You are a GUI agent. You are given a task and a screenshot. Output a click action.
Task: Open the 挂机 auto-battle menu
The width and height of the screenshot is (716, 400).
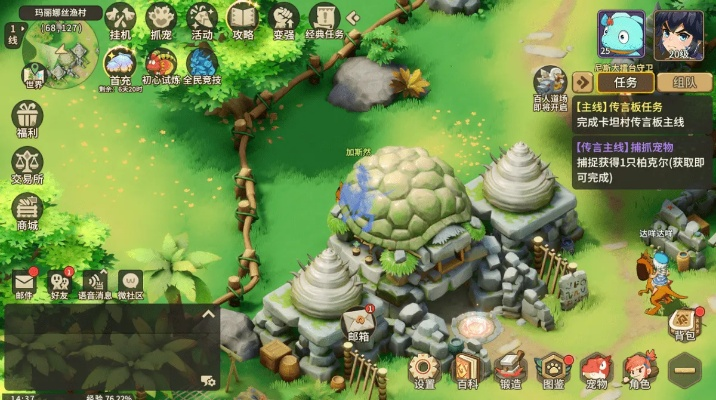click(120, 19)
